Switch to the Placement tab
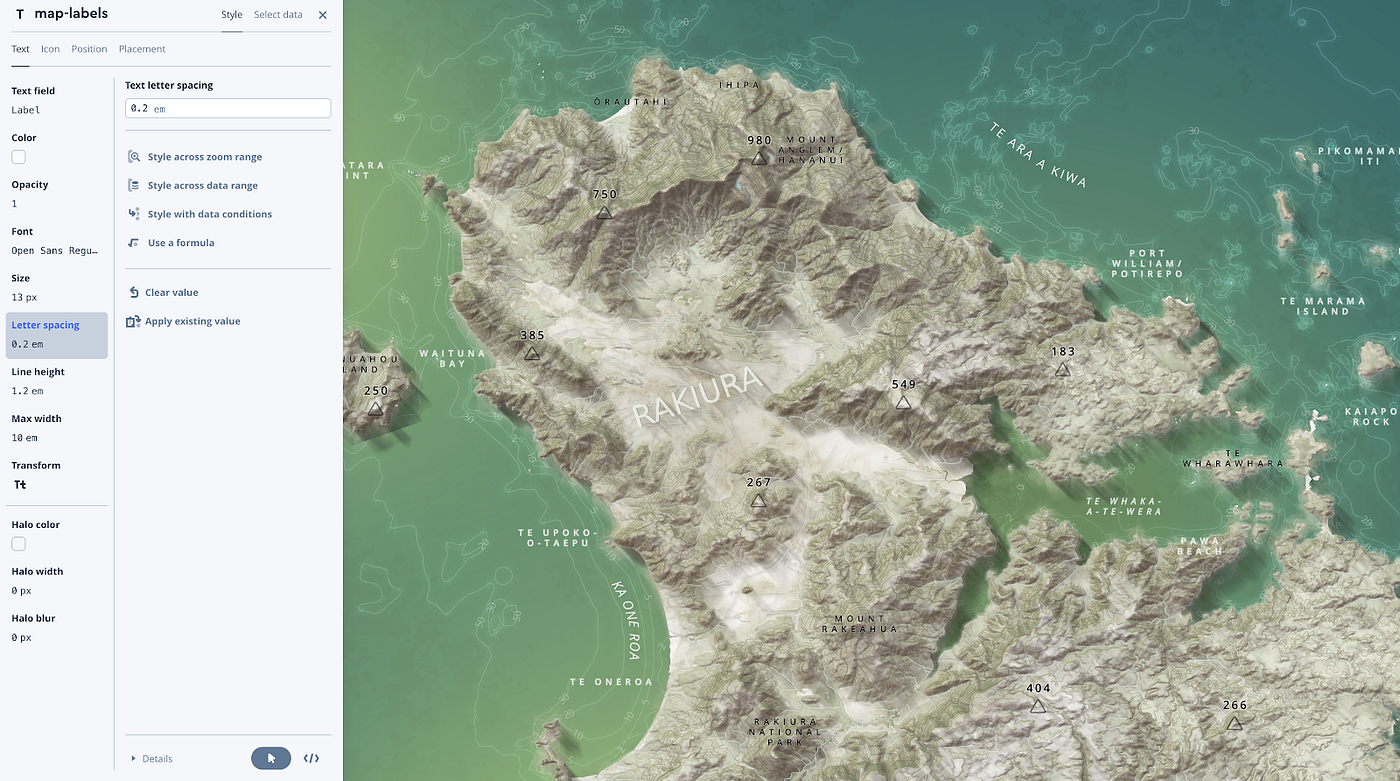1400x781 pixels. (141, 48)
